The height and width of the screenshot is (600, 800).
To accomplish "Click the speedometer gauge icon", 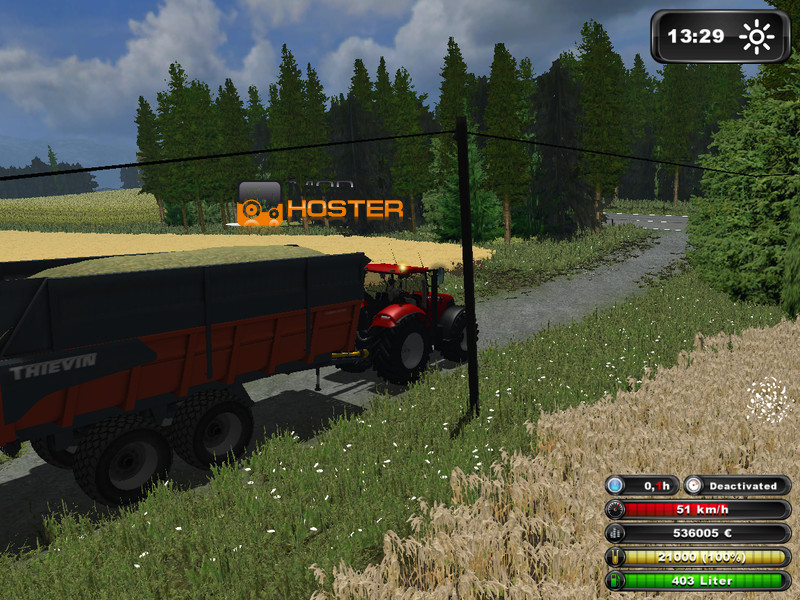I will (x=615, y=510).
